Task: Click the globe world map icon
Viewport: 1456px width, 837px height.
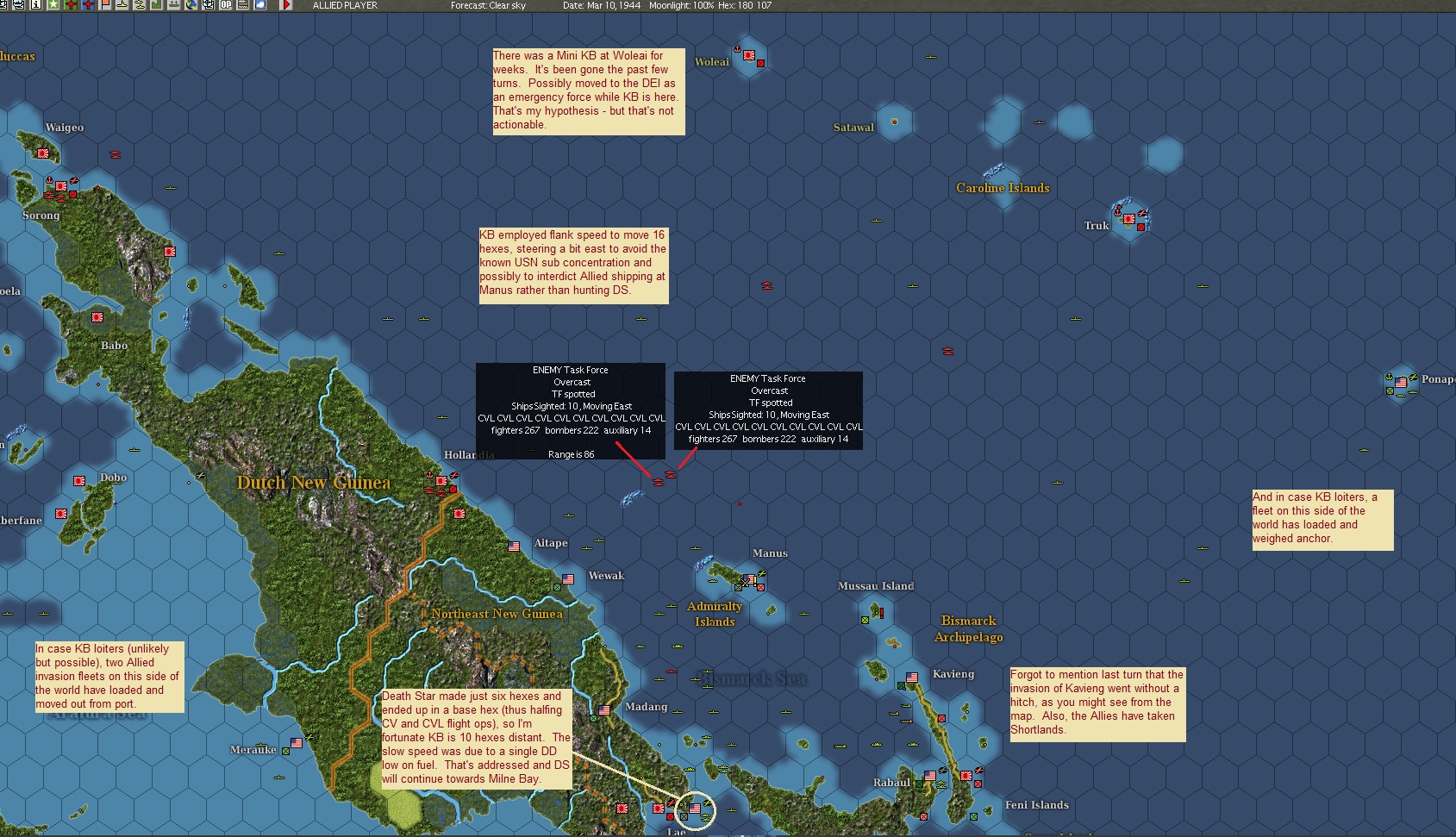Action: coord(192,6)
